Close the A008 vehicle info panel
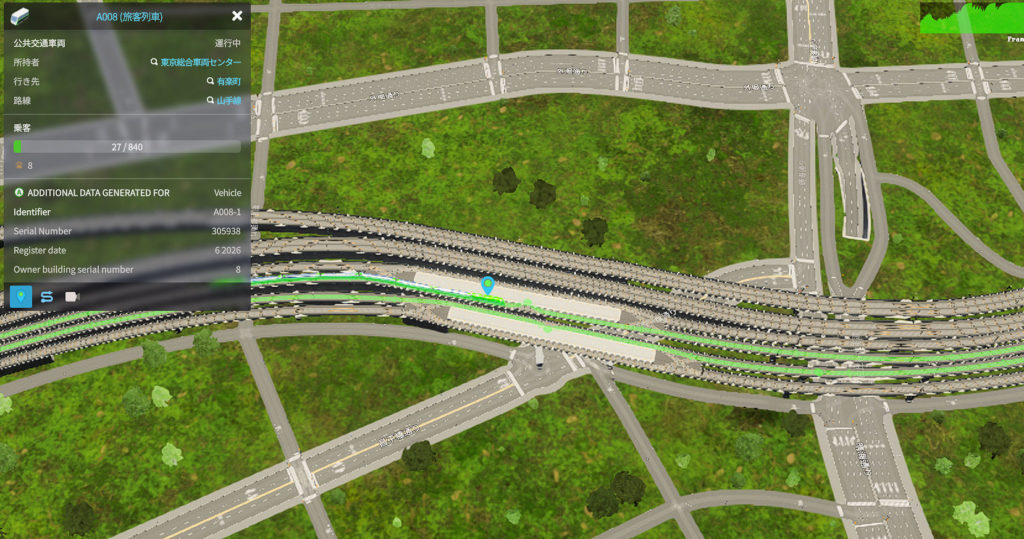The height and width of the screenshot is (539, 1024). 237,16
